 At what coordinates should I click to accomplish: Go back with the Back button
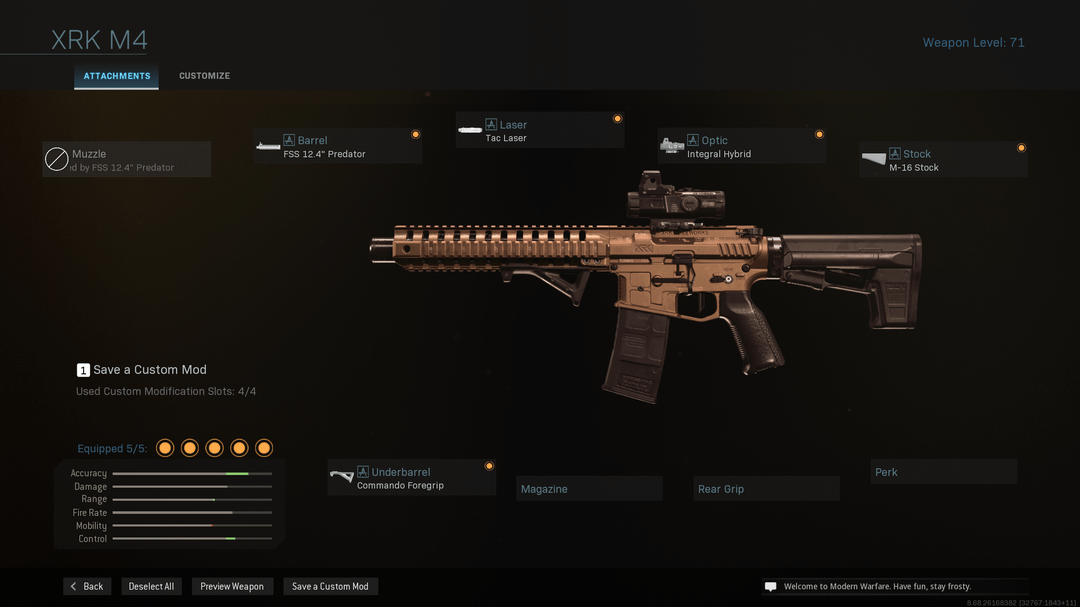[87, 586]
